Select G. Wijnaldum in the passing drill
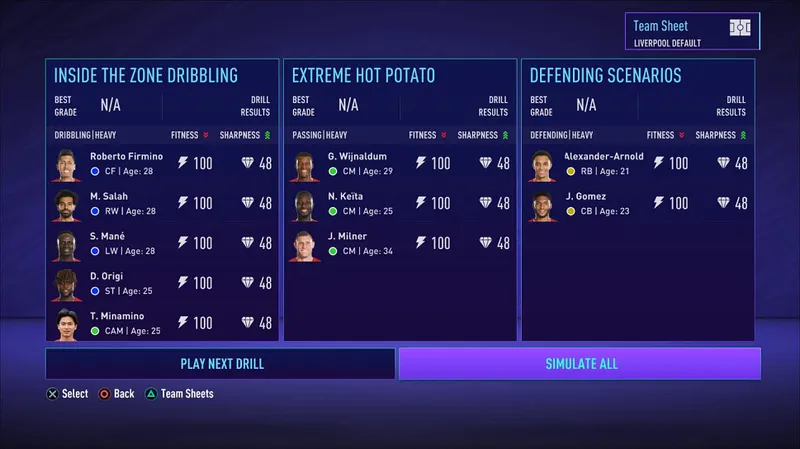The image size is (800, 449). click(x=400, y=163)
